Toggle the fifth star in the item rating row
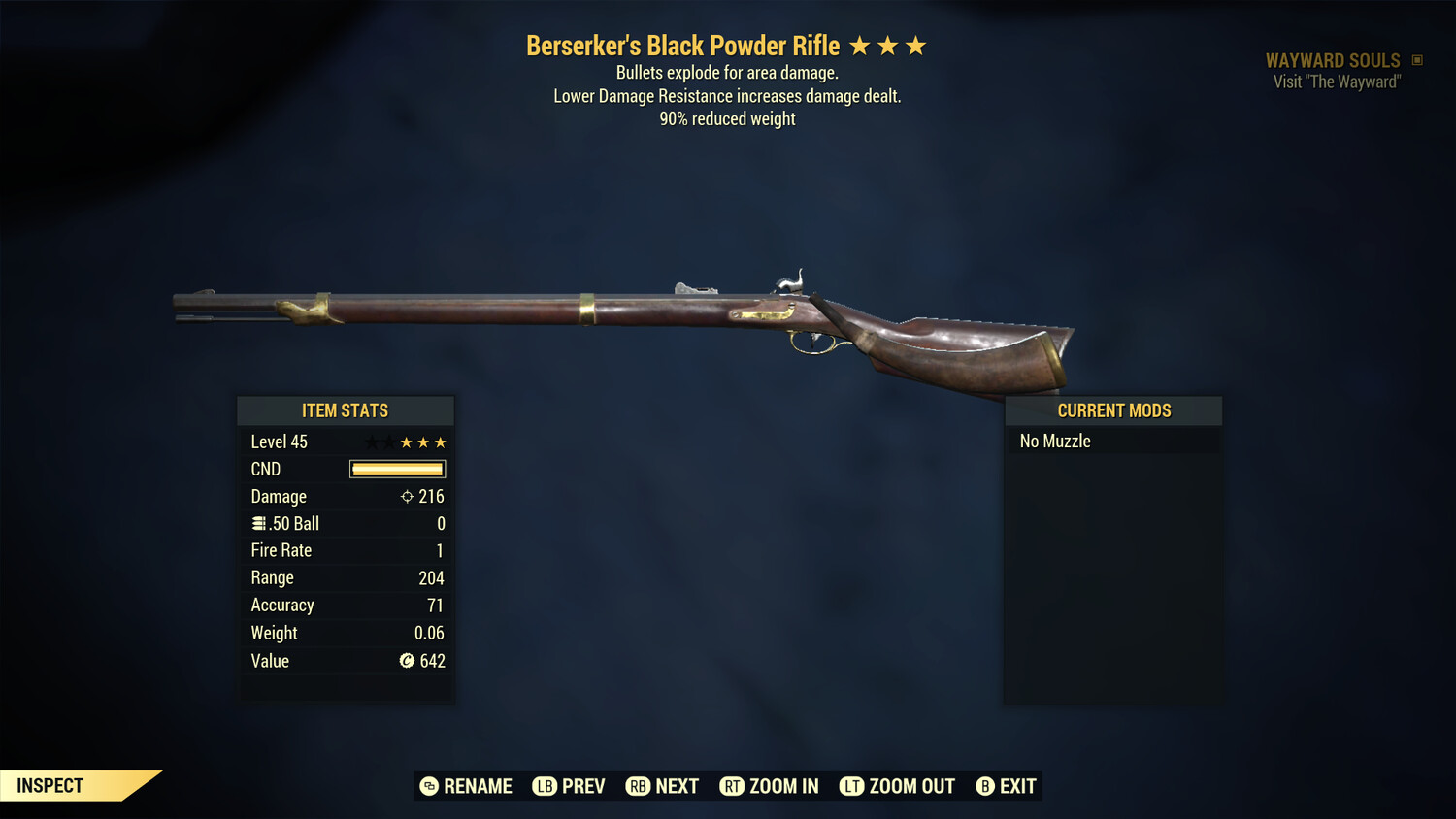Screen dimensions: 1456x819 [x=443, y=442]
